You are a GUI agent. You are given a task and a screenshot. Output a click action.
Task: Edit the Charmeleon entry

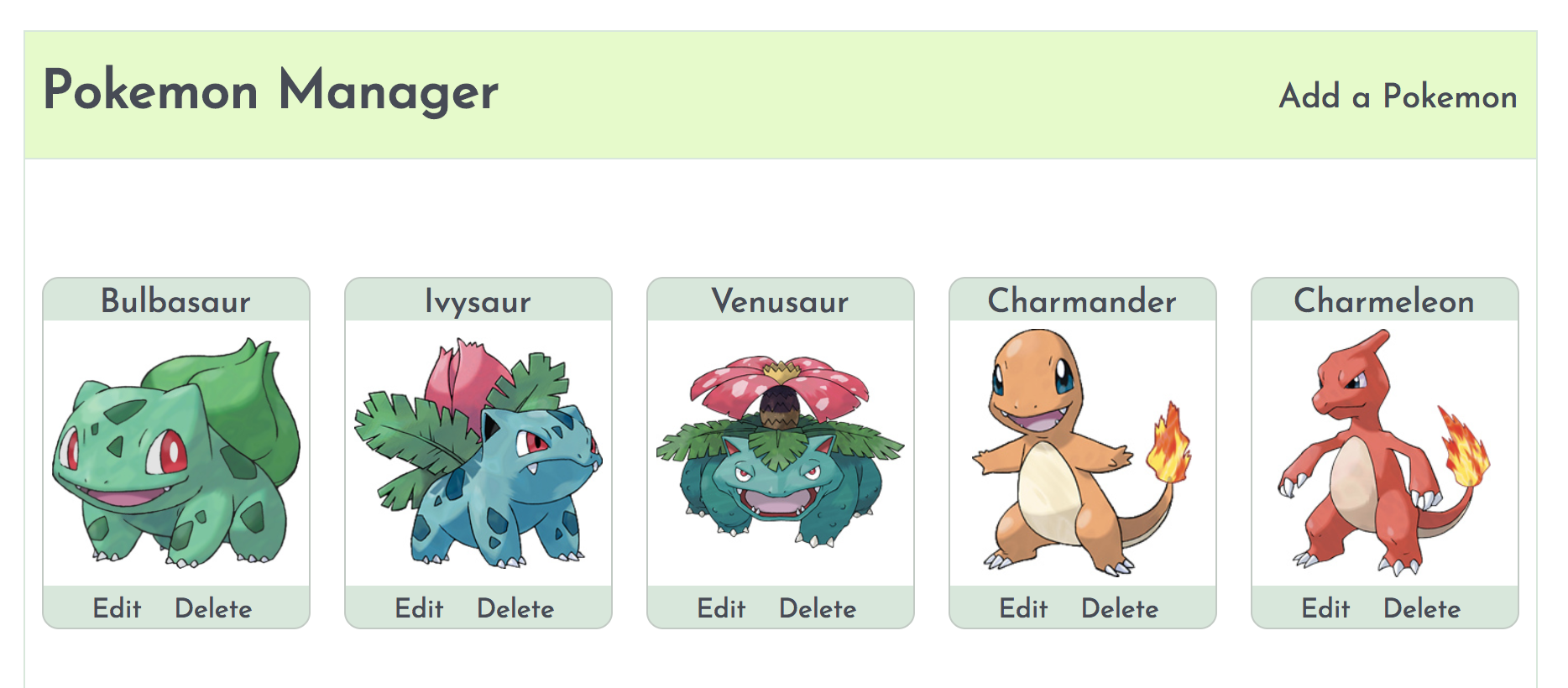[x=1326, y=609]
